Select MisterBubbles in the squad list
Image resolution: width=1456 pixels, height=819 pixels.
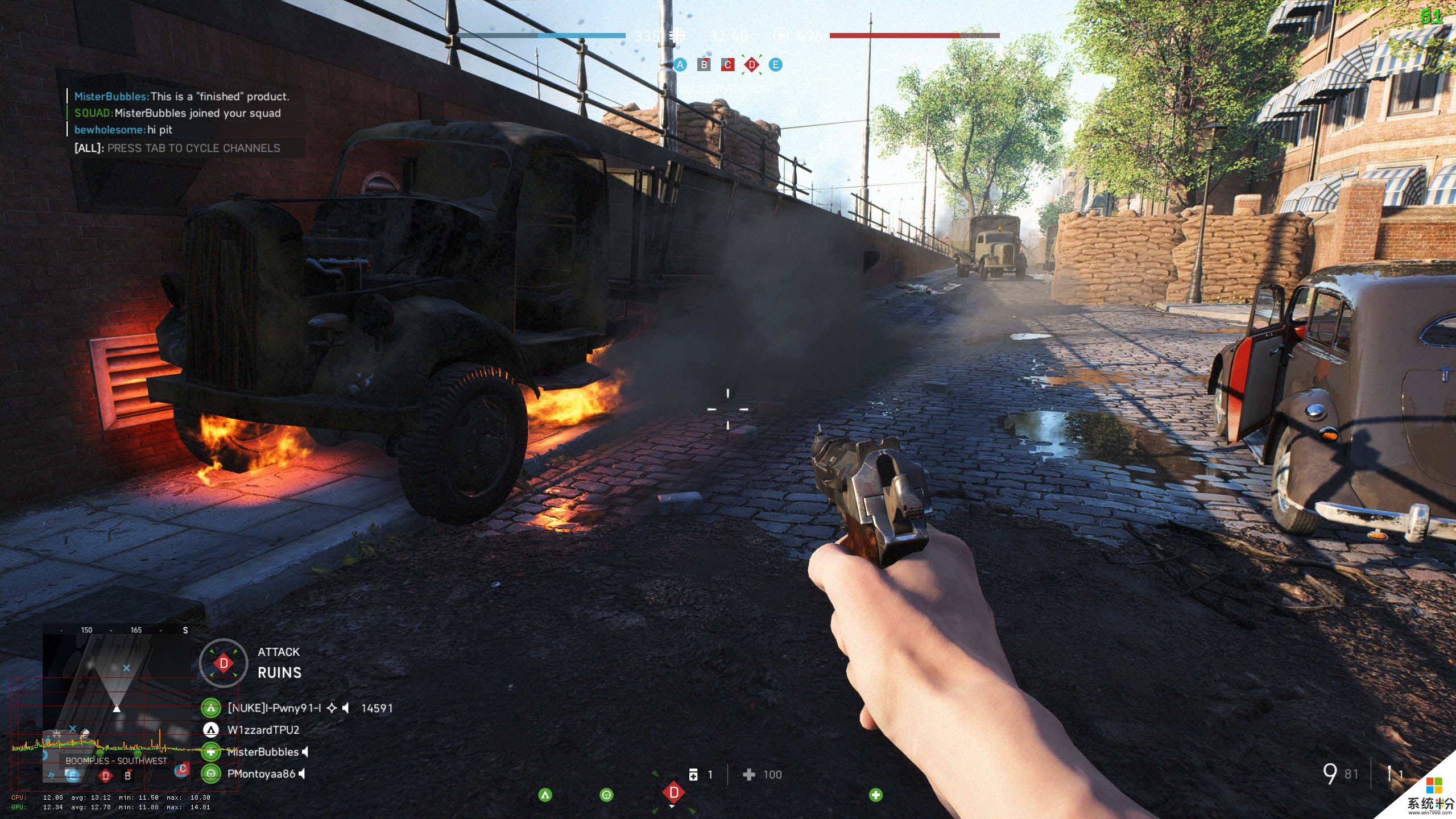point(263,752)
